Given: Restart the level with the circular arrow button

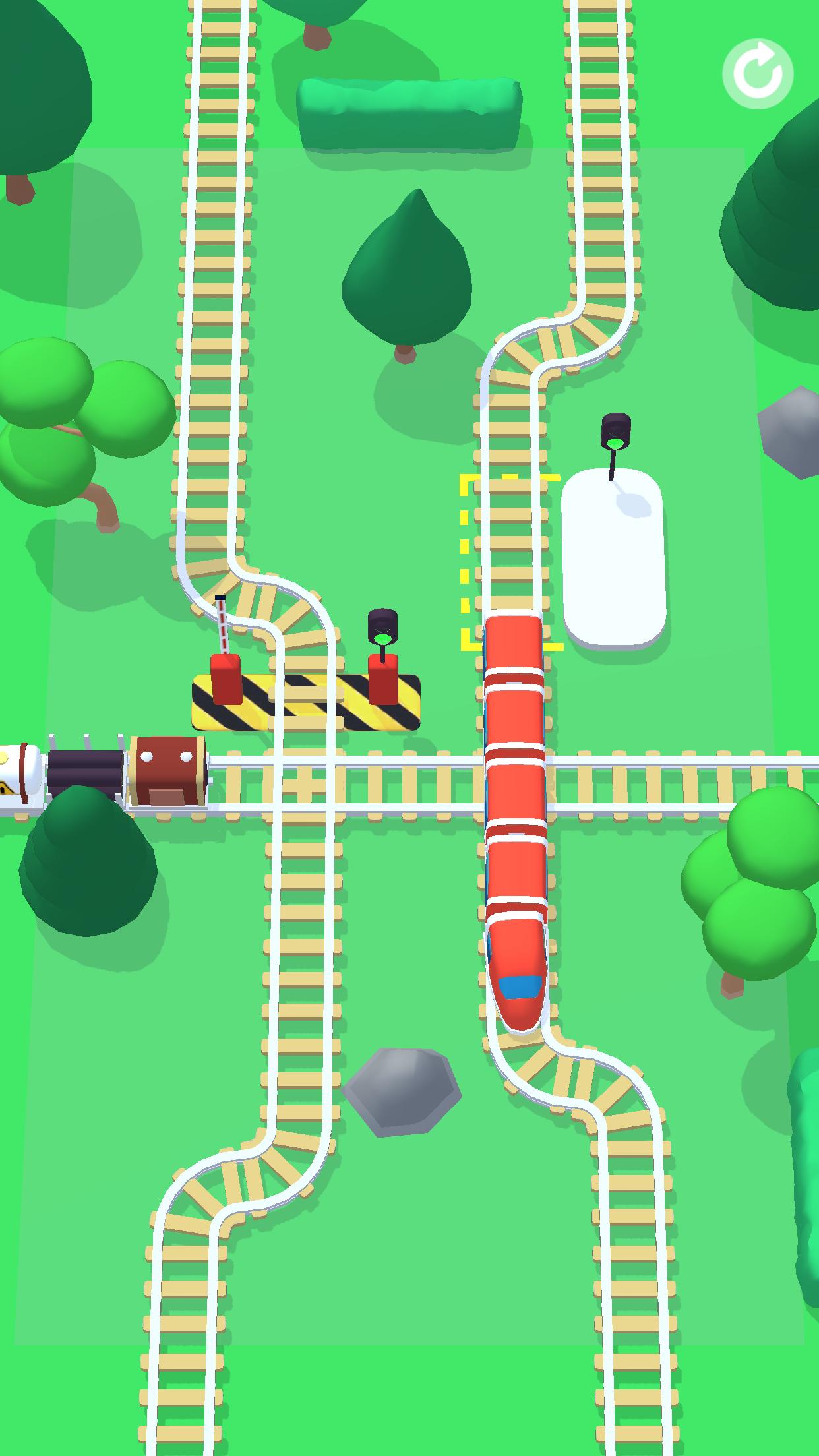Looking at the screenshot, I should pos(758,74).
